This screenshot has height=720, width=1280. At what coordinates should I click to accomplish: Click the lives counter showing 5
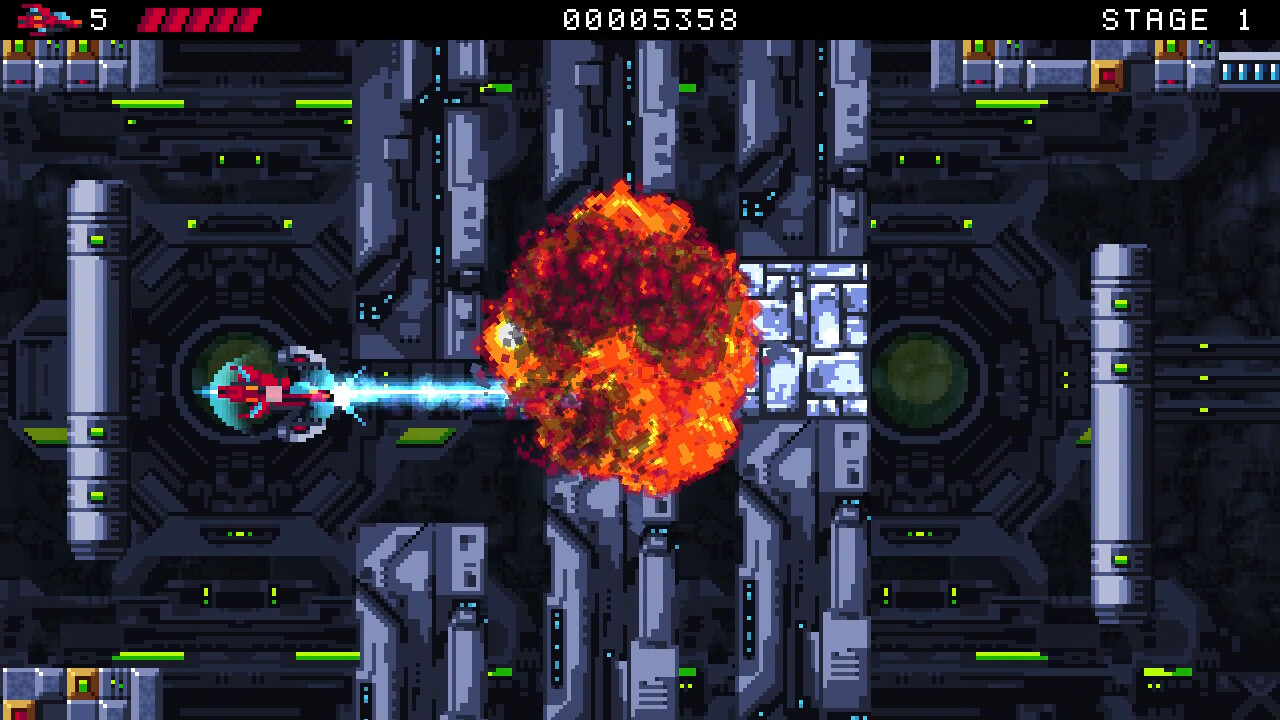[97, 17]
